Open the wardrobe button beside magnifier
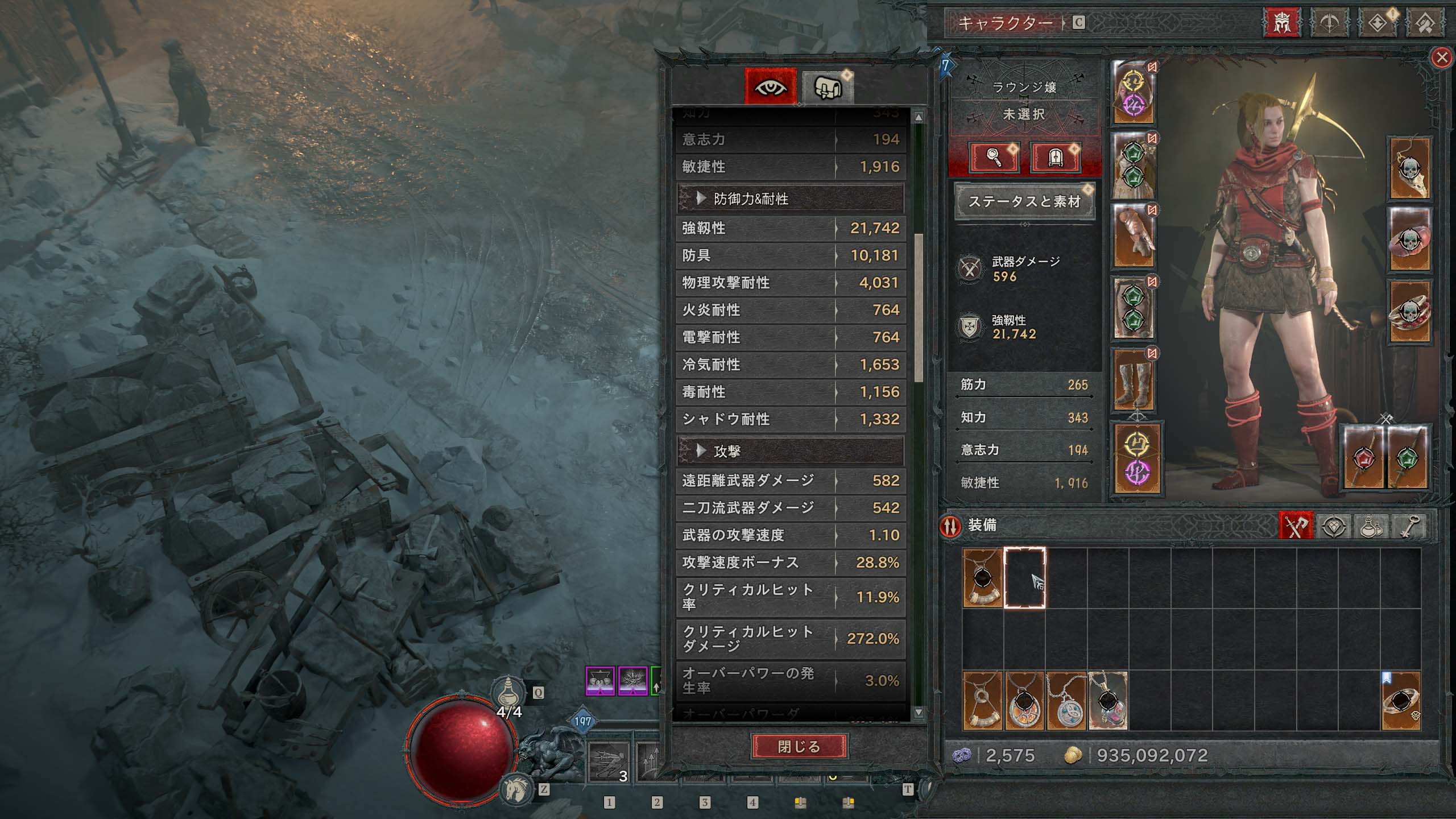The width and height of the screenshot is (1456, 819). [x=1055, y=156]
